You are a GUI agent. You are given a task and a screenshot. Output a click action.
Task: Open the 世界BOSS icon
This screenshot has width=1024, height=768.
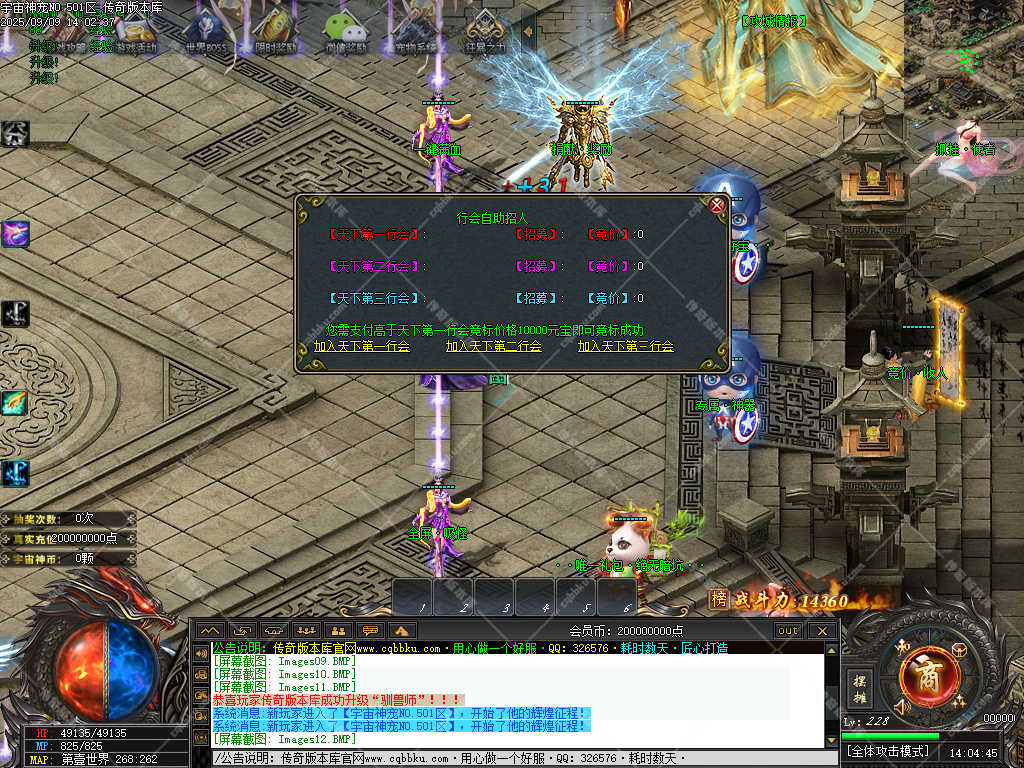click(x=207, y=30)
